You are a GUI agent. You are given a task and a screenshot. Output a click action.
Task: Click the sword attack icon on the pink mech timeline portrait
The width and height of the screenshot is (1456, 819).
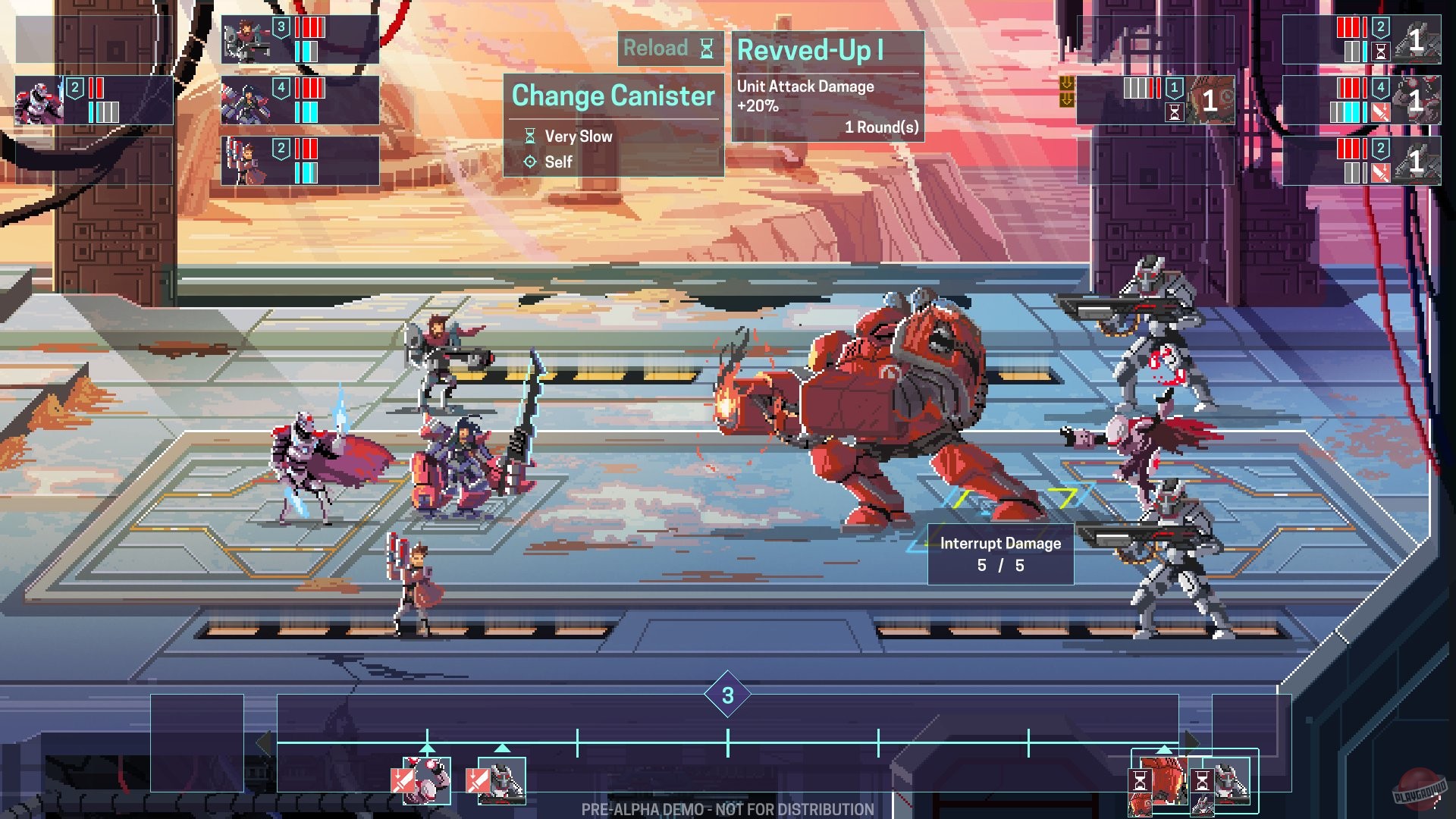(403, 780)
